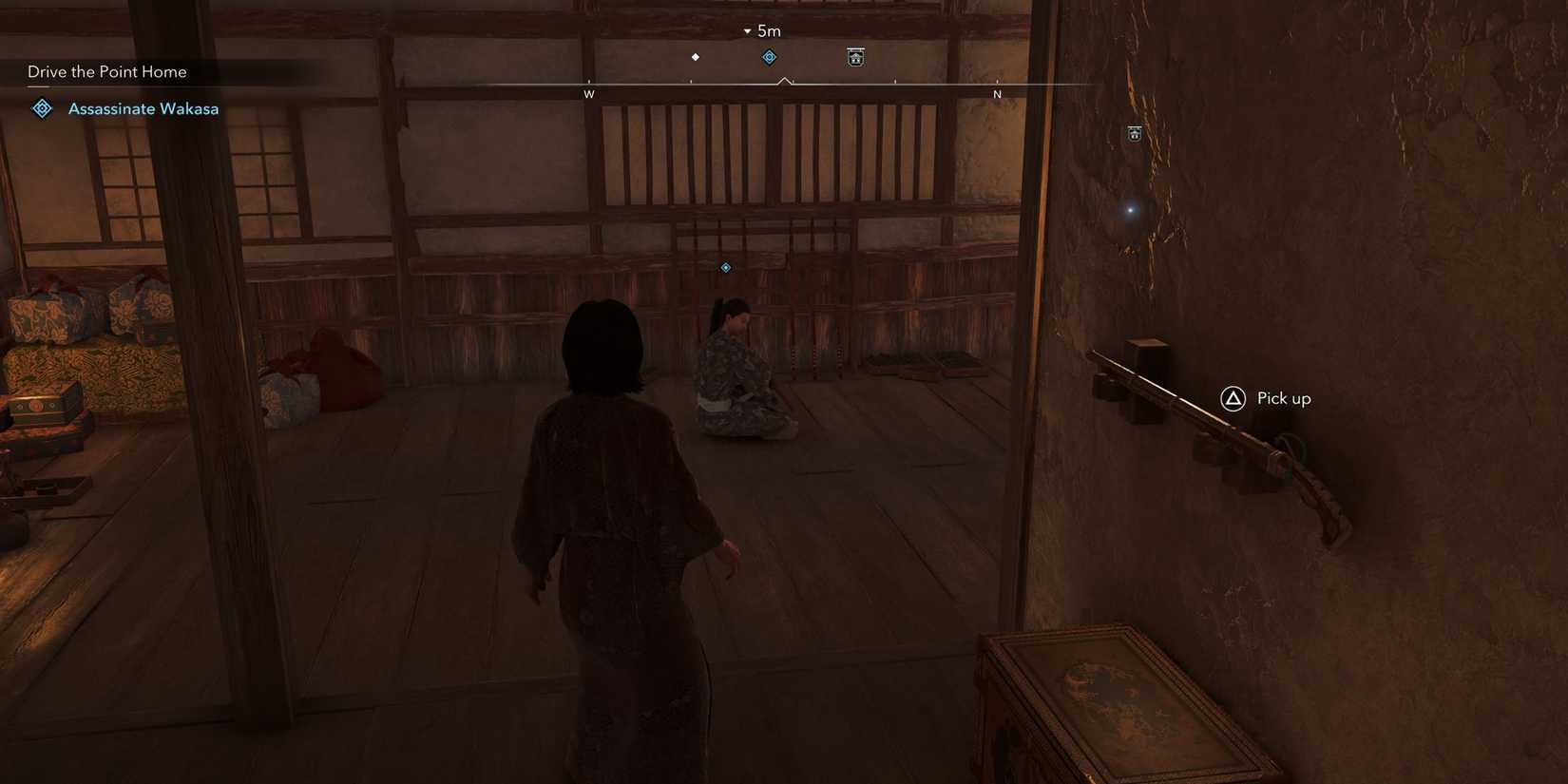Viewport: 1568px width, 784px height.
Task: Click the objective marker icon on the compass
Action: click(x=769, y=56)
